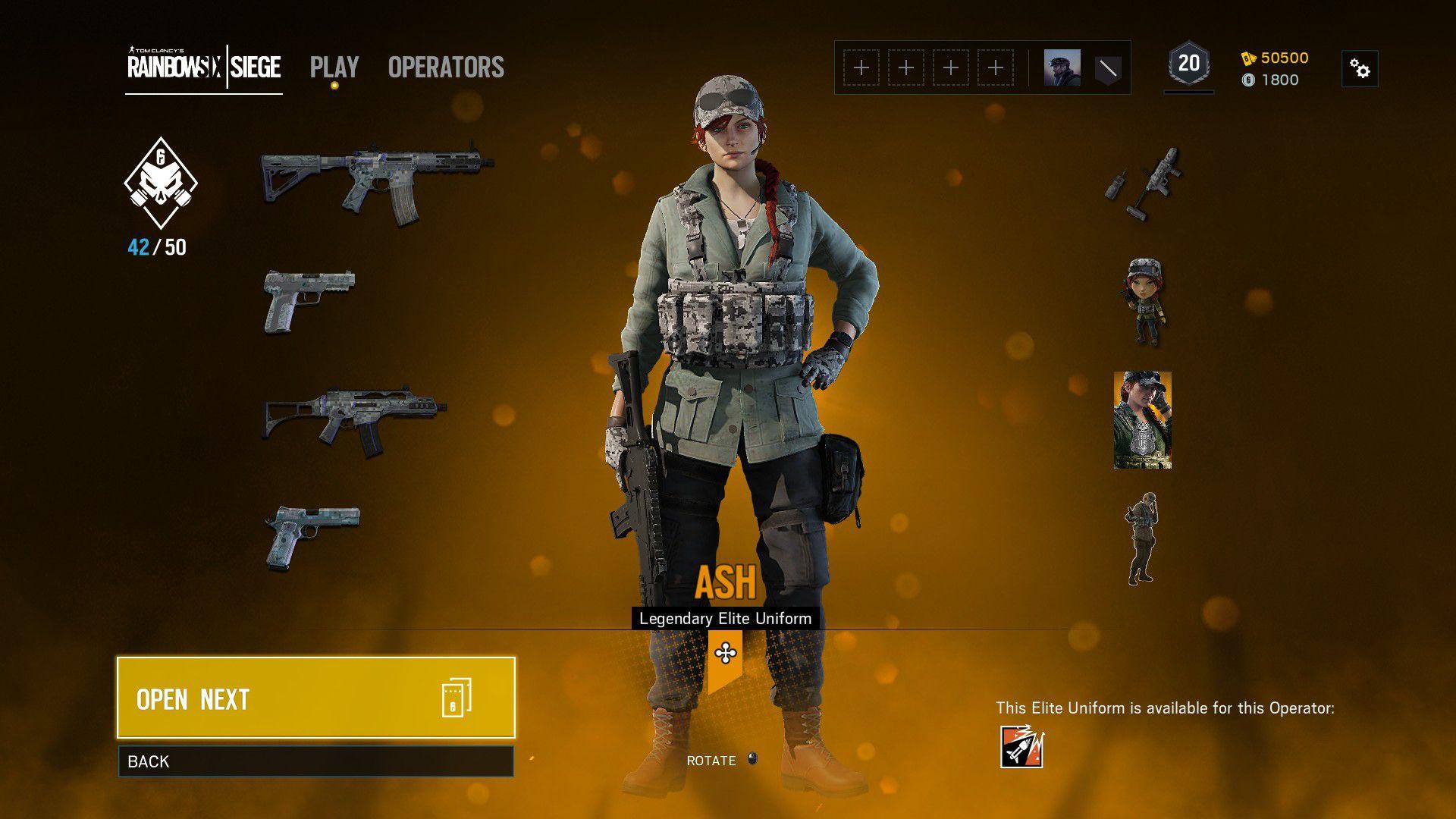Open the player profile avatar
This screenshot has width=1456, height=819.
[1062, 68]
